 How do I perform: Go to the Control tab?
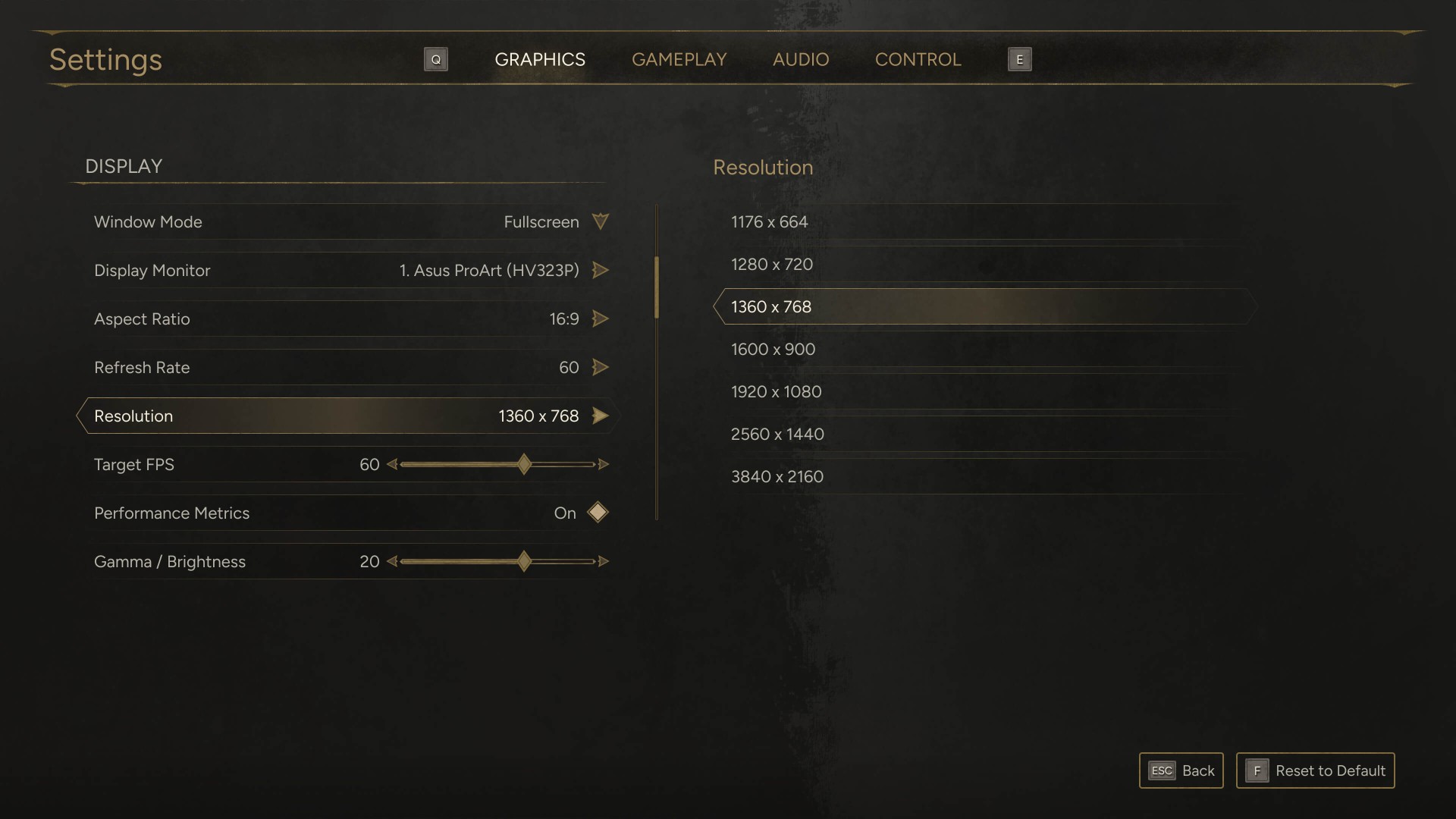point(918,59)
